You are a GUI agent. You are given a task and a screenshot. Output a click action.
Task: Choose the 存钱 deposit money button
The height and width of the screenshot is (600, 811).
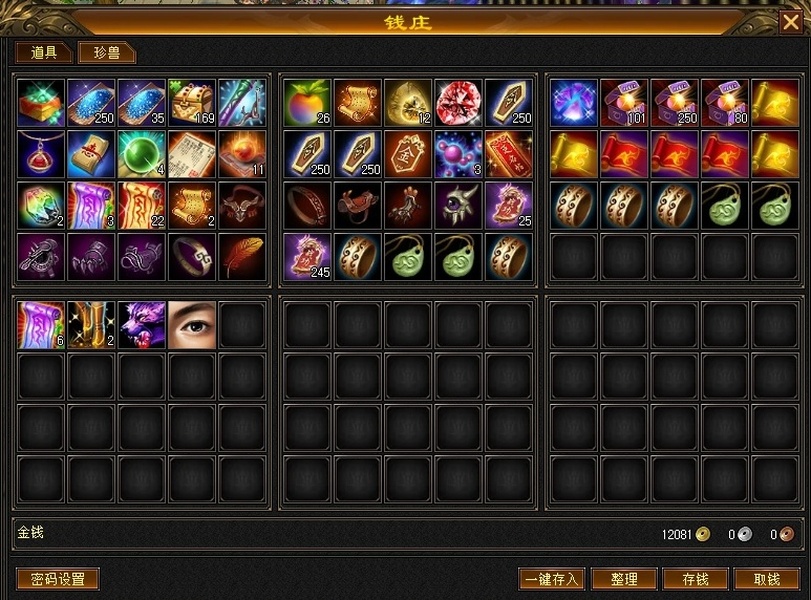(695, 579)
